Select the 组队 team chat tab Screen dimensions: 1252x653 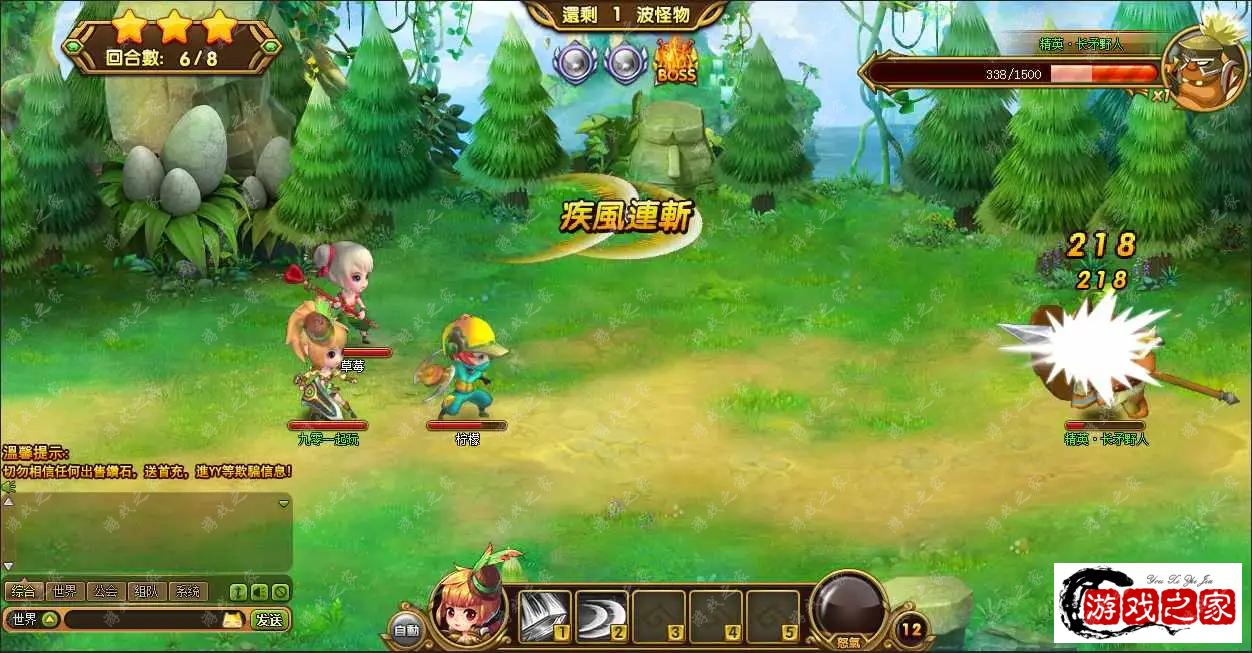pos(146,591)
